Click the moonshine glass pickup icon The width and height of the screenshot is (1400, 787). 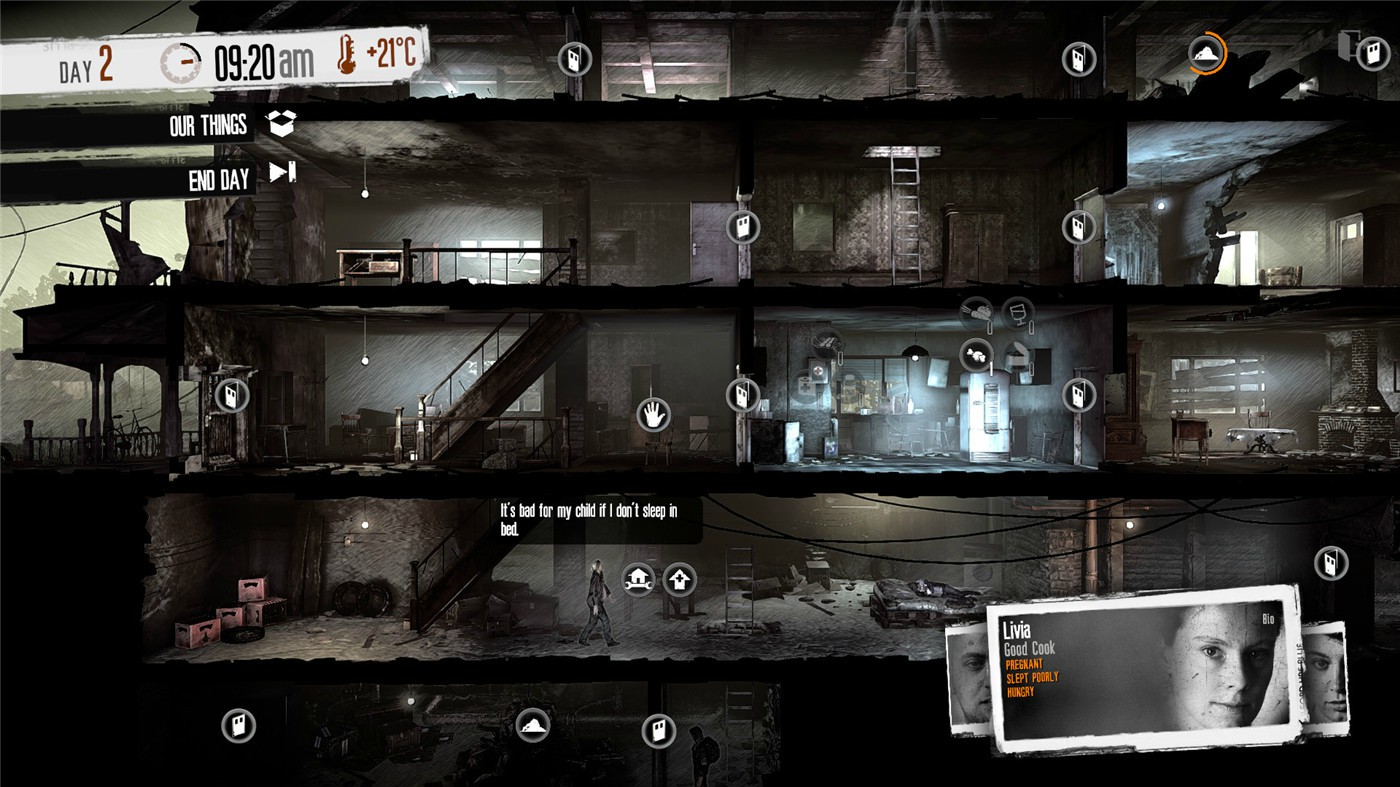point(1020,312)
